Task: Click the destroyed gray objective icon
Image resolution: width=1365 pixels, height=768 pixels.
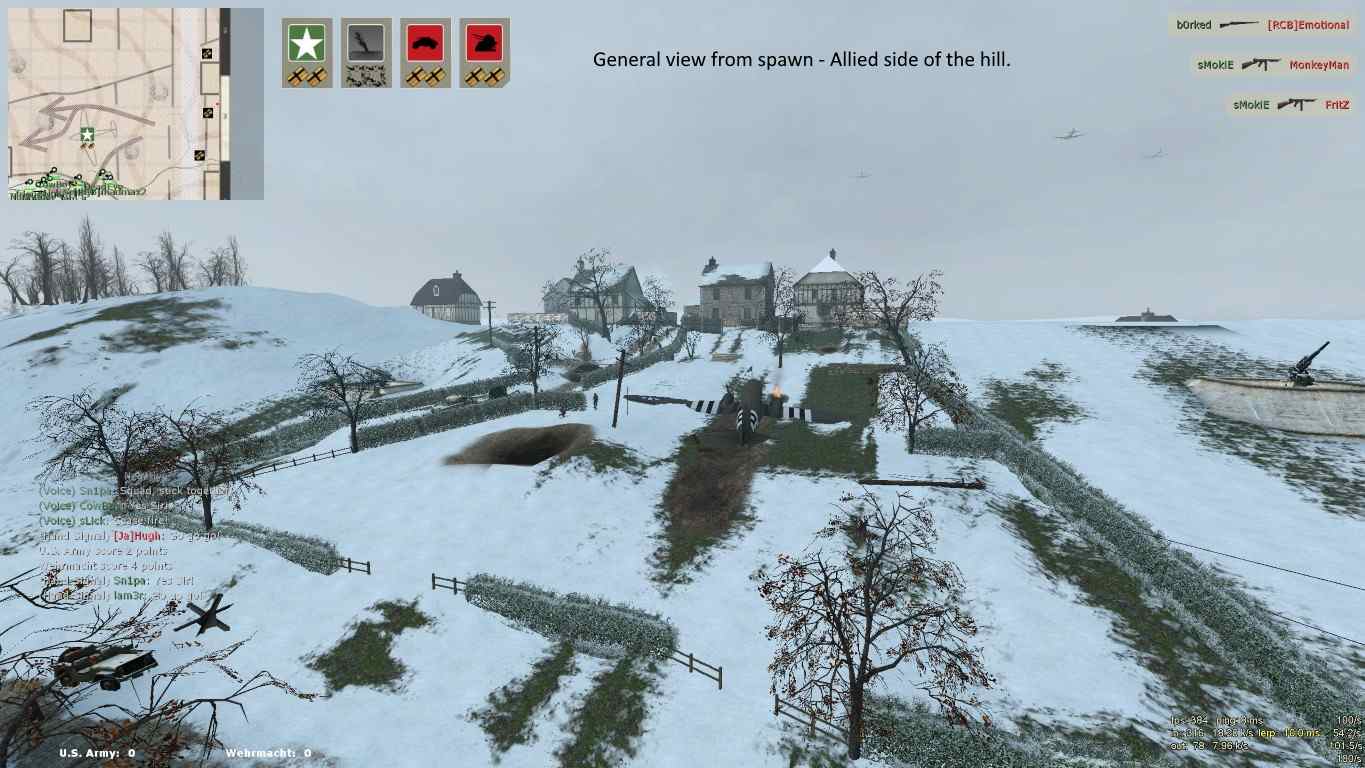Action: pos(366,52)
